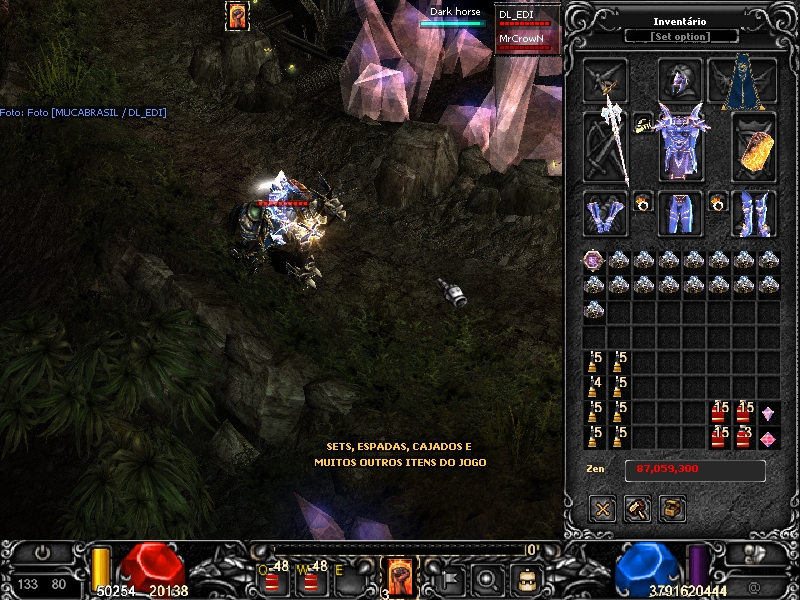Select the pendant slot beside the armor

coord(641,122)
